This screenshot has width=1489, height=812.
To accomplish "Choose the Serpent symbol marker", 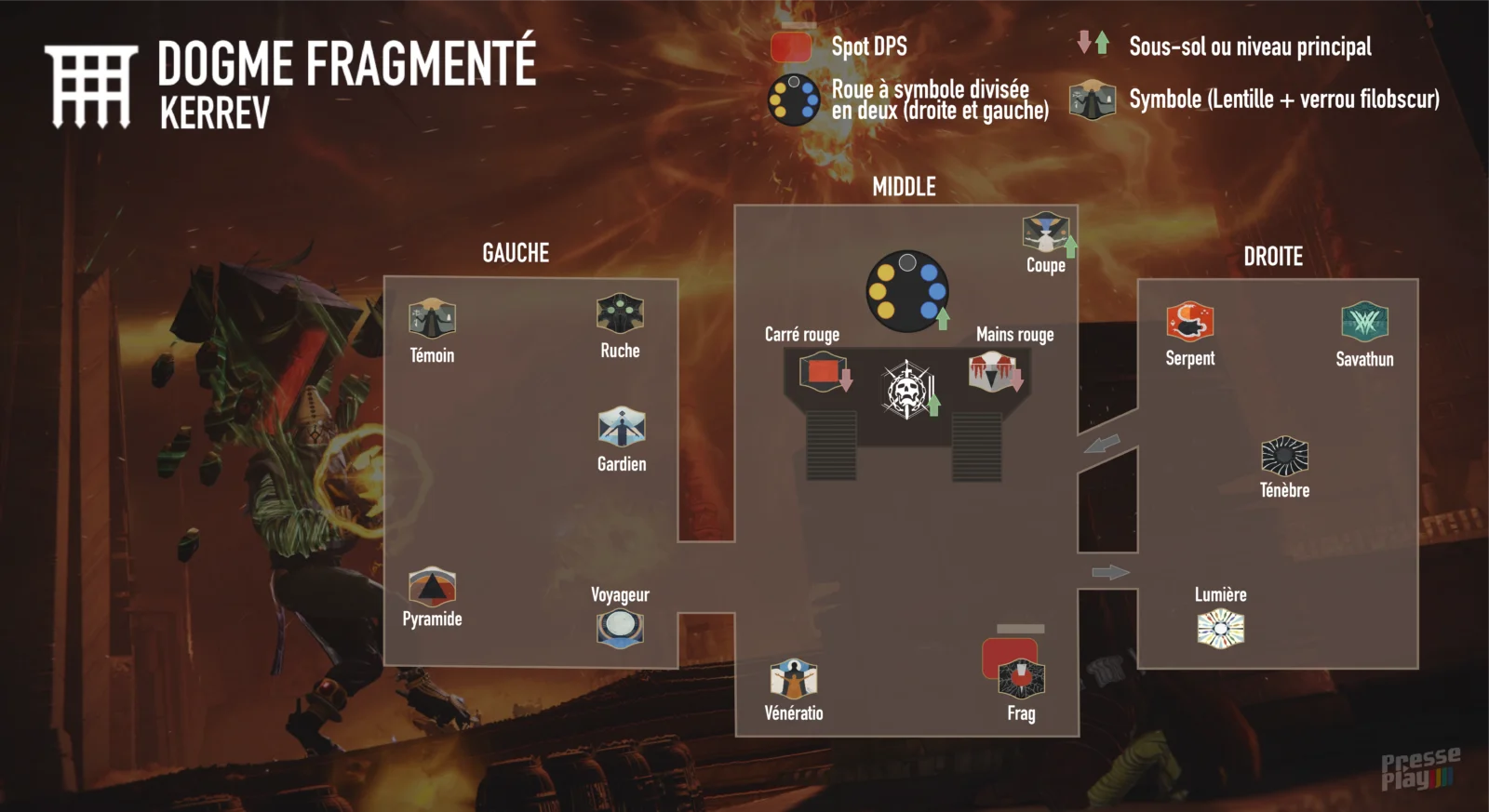I will (1189, 322).
